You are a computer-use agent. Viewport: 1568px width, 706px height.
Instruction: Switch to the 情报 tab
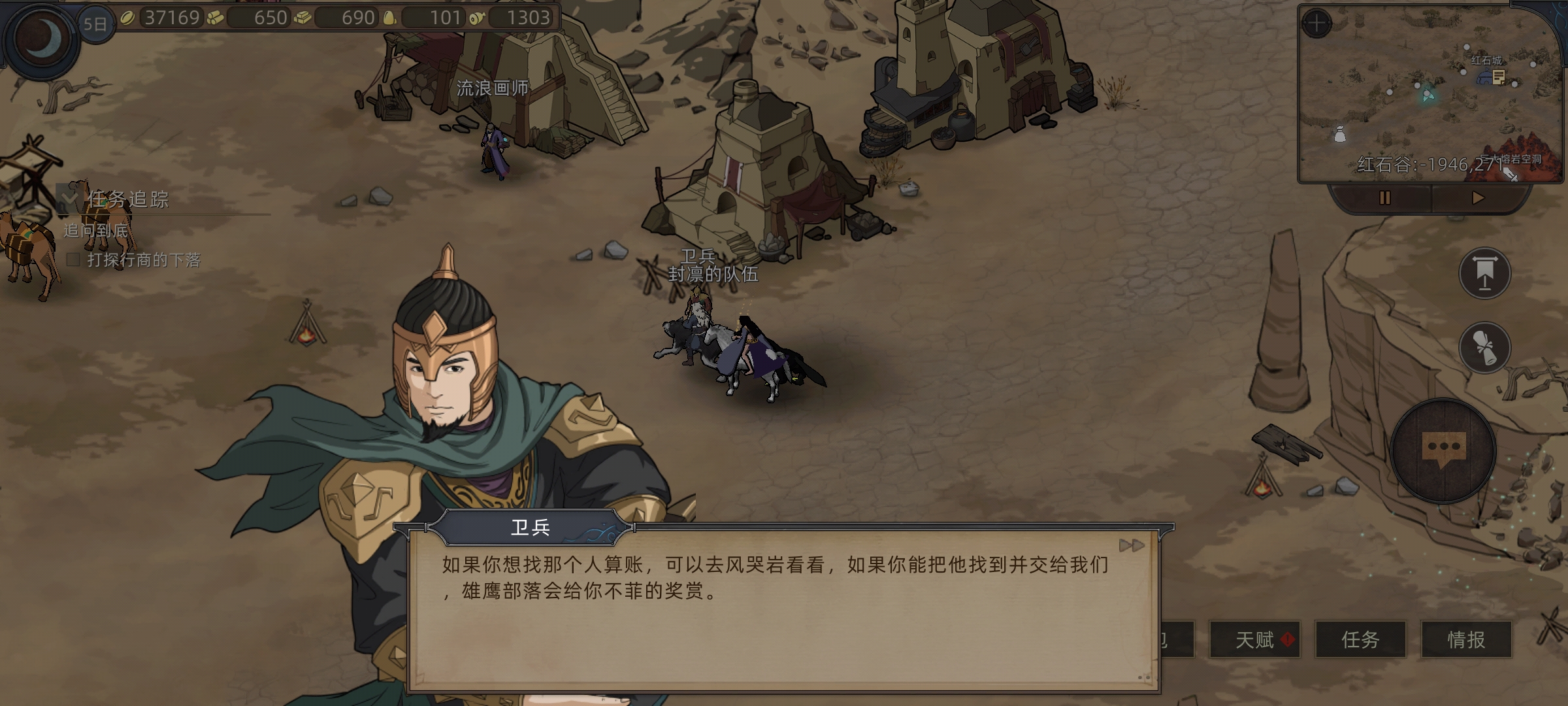pyautogui.click(x=1466, y=641)
